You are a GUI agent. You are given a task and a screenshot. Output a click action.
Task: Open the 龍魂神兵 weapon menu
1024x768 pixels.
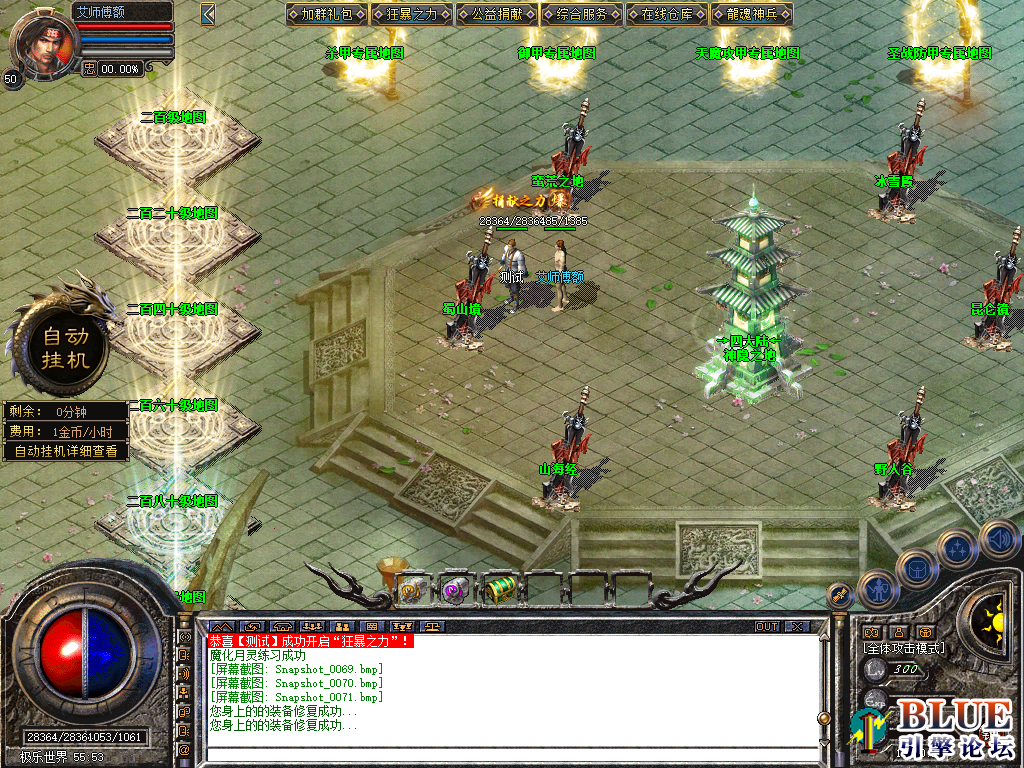(x=751, y=14)
